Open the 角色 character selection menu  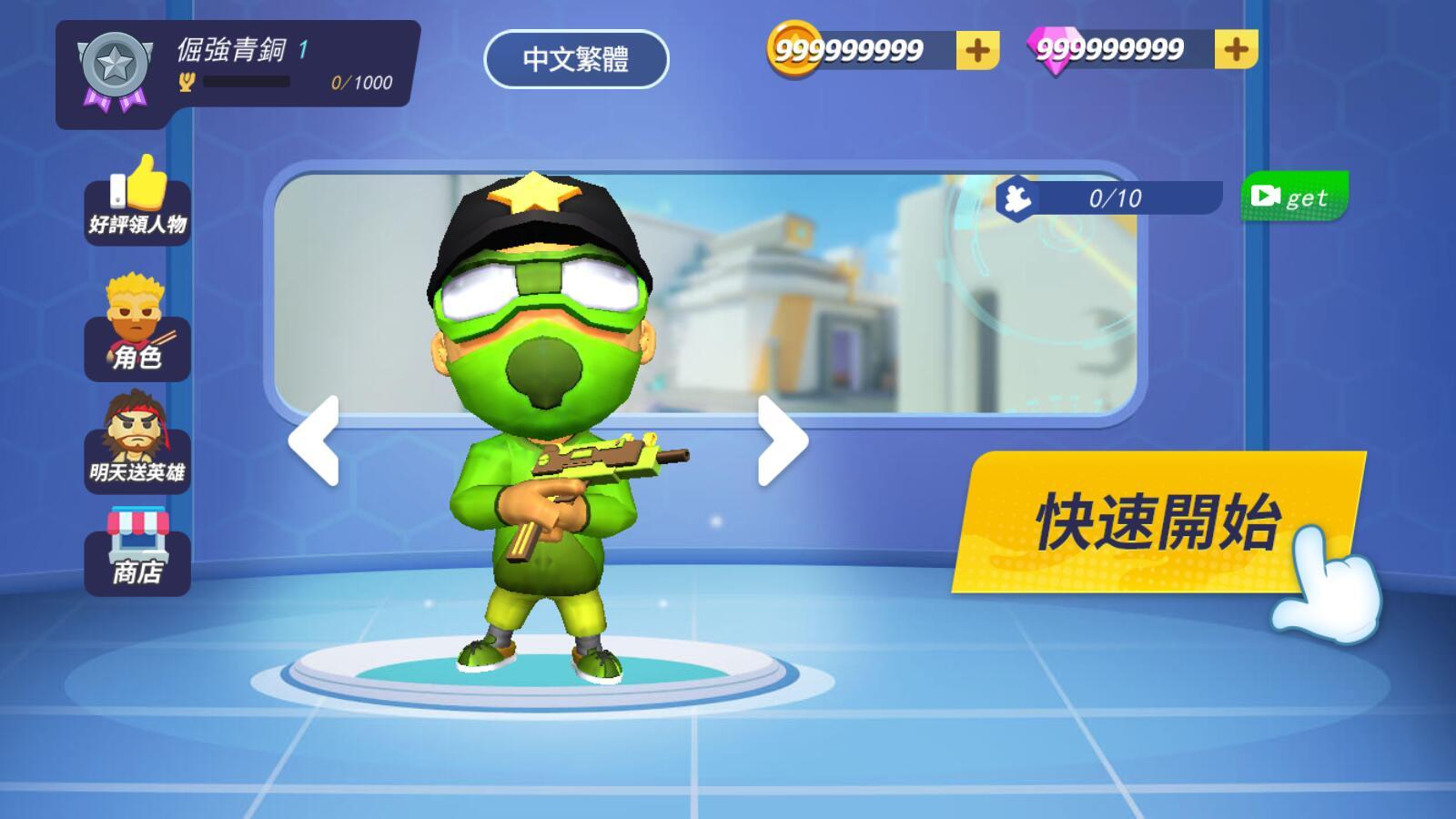click(x=136, y=332)
